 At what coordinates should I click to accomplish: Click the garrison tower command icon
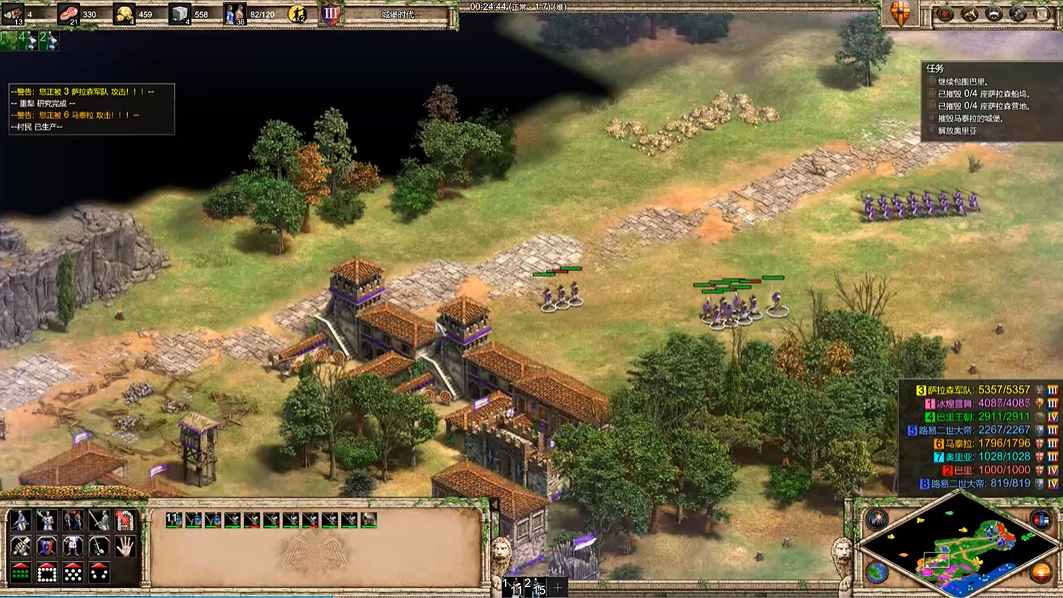pos(125,521)
